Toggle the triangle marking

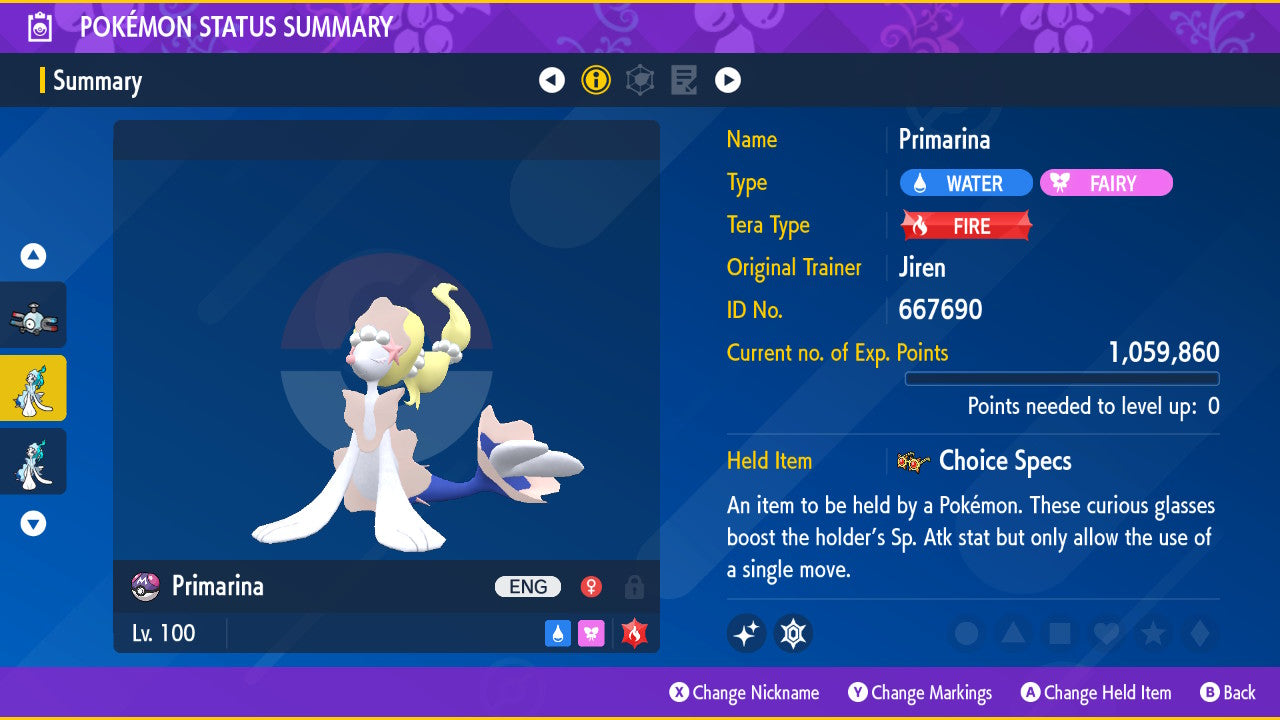pyautogui.click(x=1013, y=633)
